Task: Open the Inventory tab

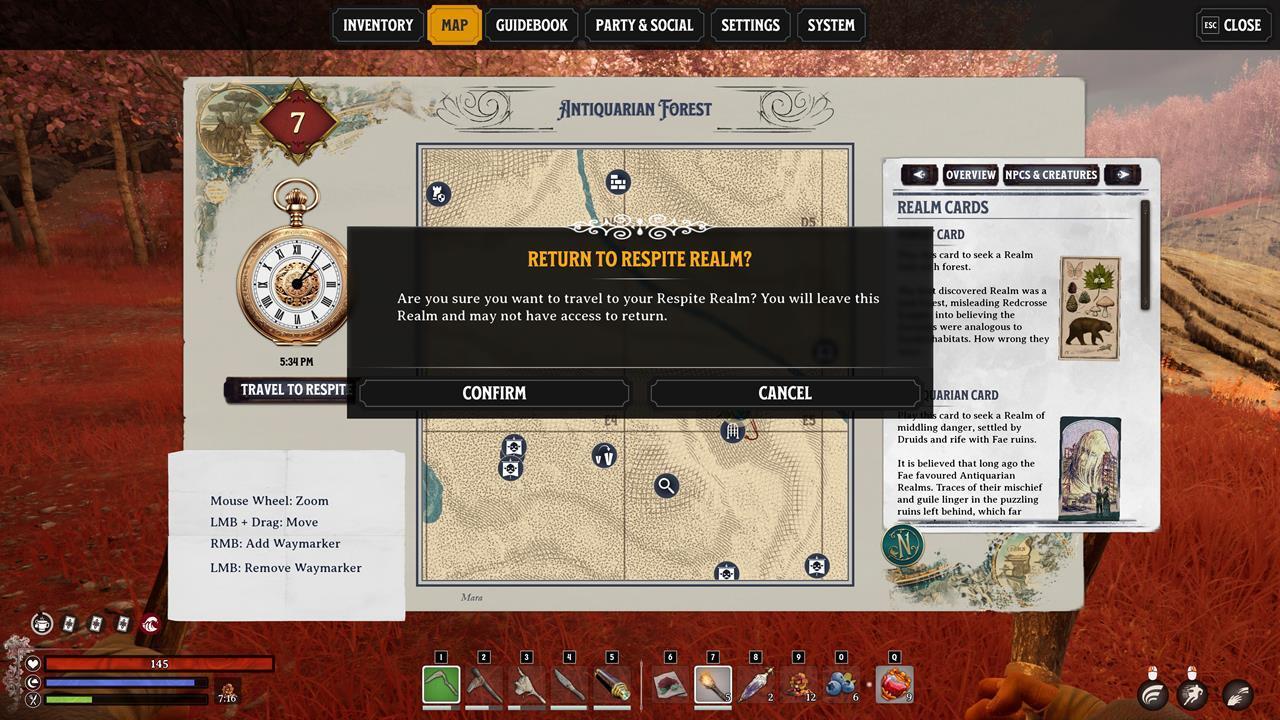Action: 378,25
